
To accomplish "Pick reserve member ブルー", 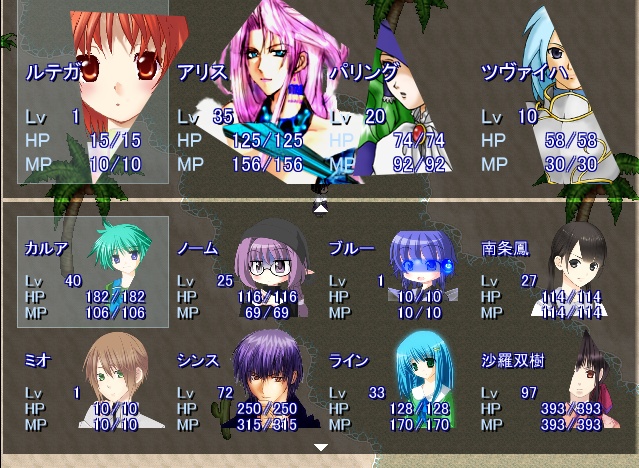I will pos(397,272).
